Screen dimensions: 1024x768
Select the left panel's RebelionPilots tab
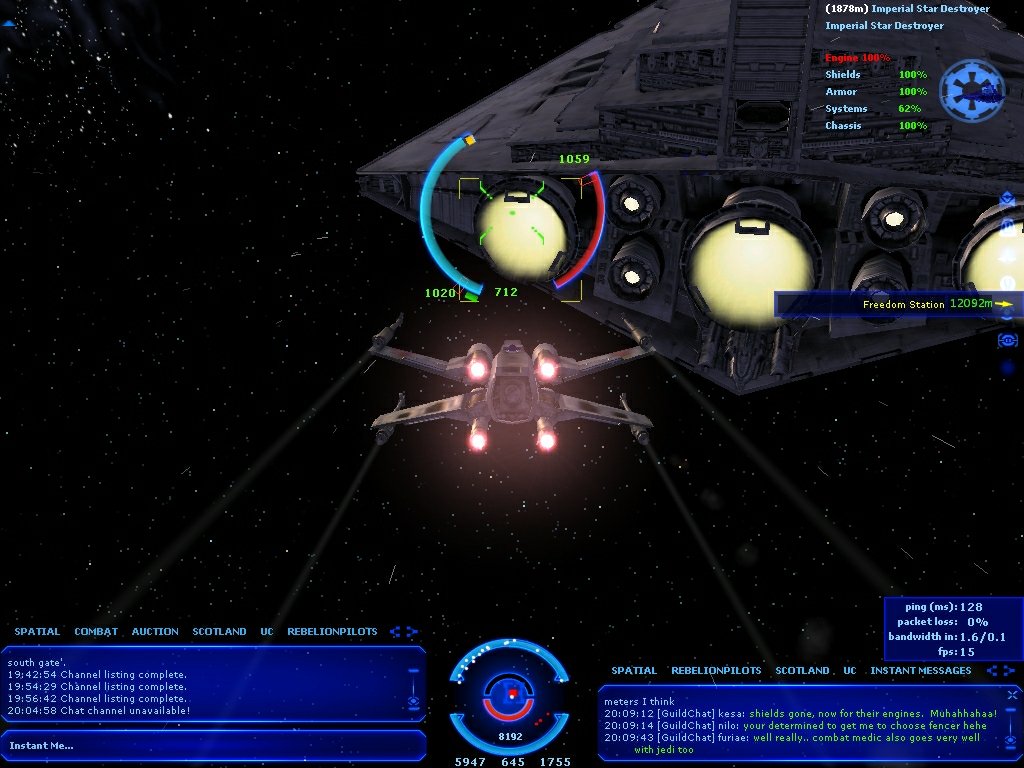(332, 632)
